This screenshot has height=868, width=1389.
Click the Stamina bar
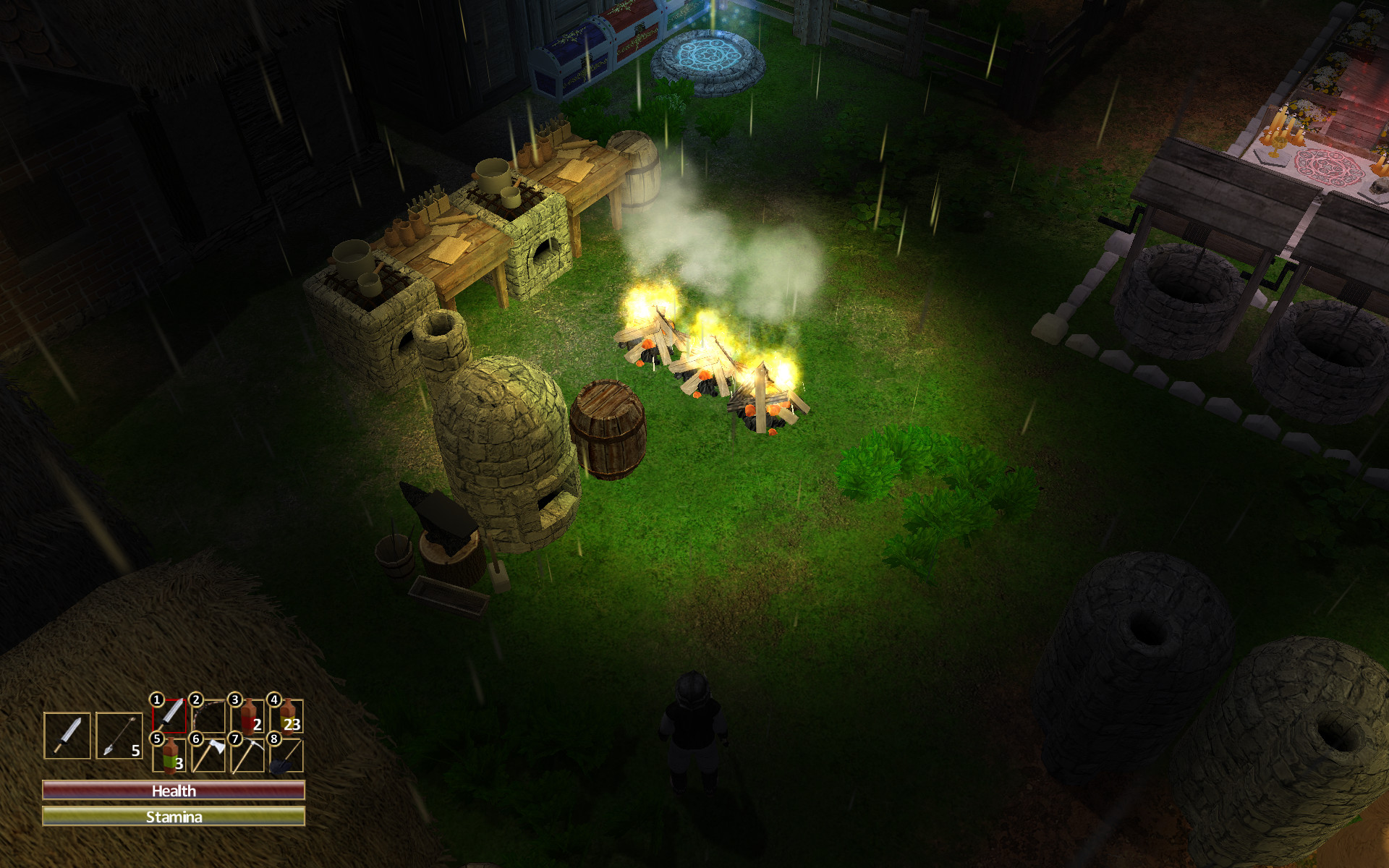click(172, 817)
